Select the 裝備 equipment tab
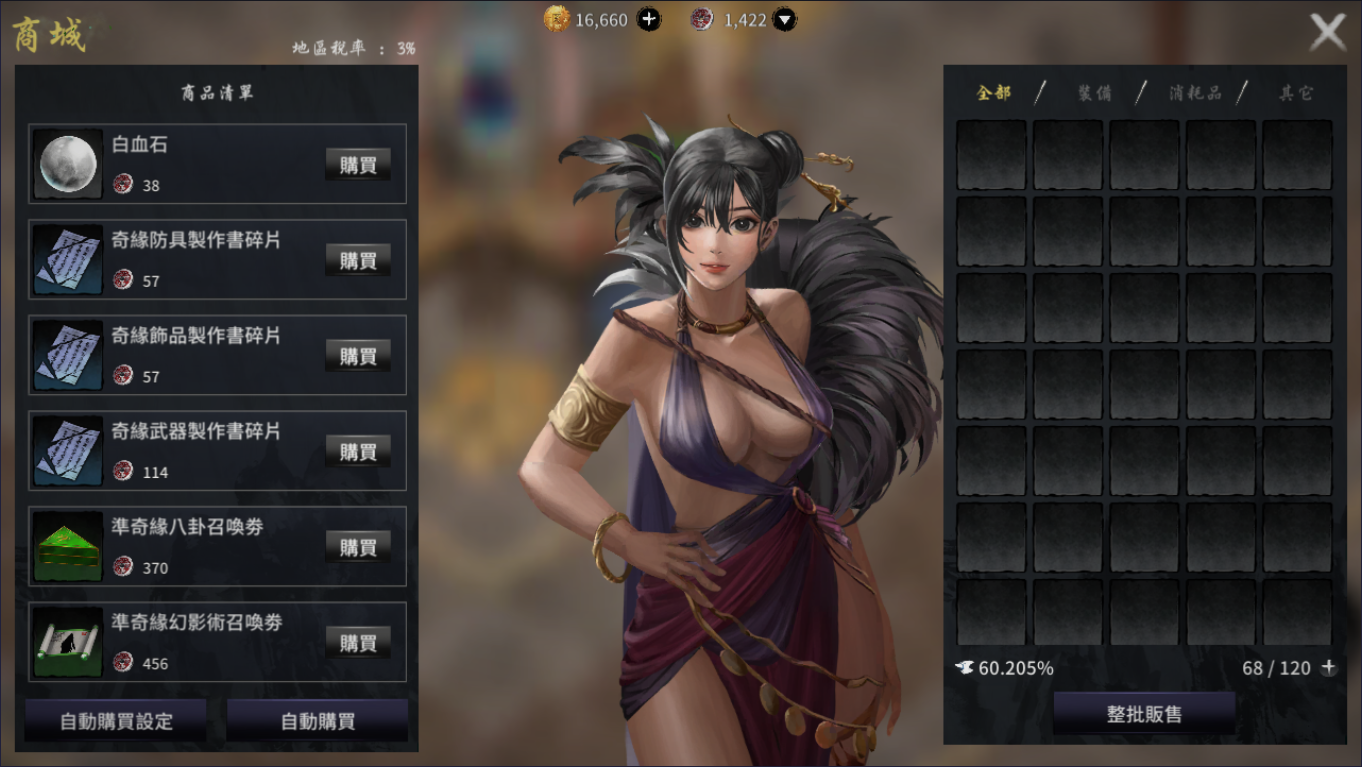The image size is (1362, 767). pyautogui.click(x=1094, y=93)
